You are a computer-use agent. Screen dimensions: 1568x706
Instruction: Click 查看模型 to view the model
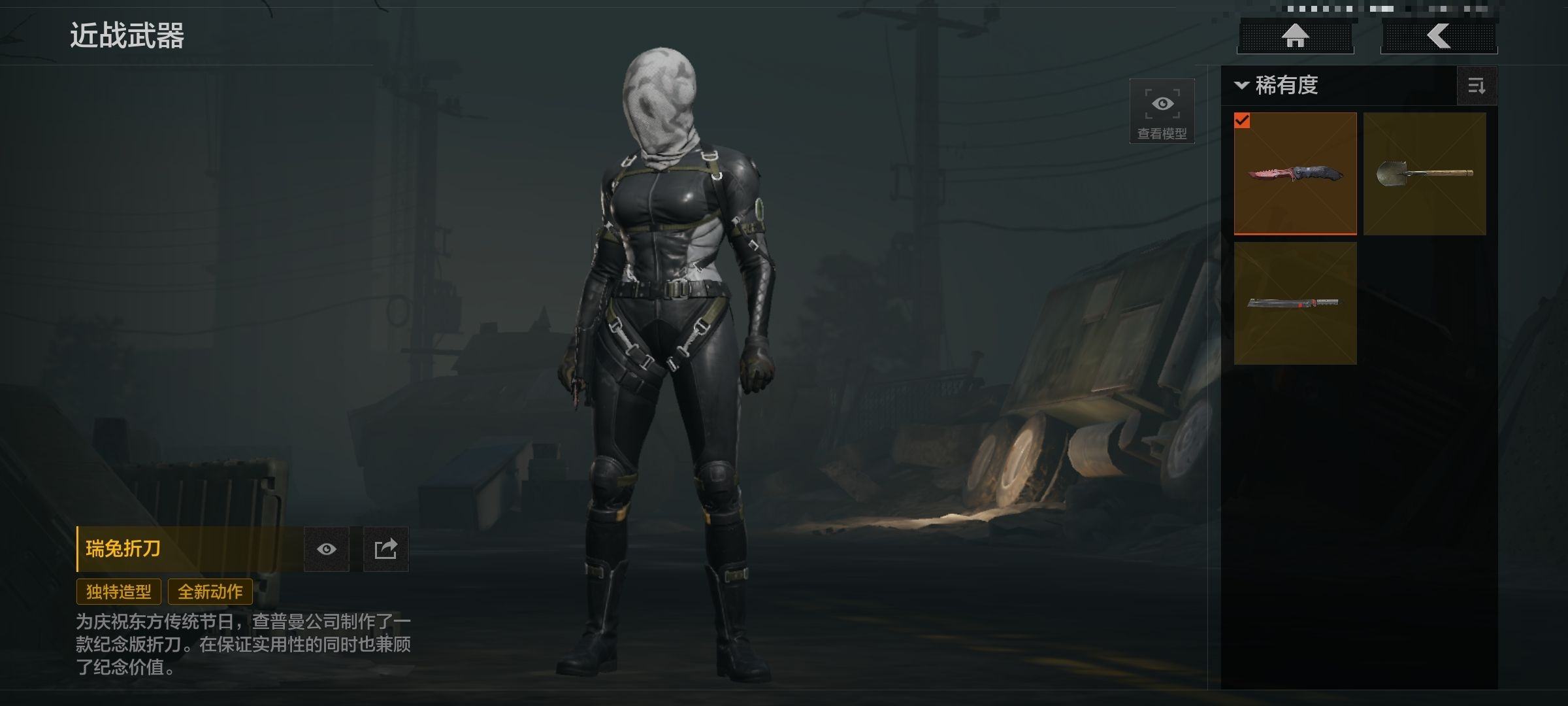pyautogui.click(x=1162, y=111)
